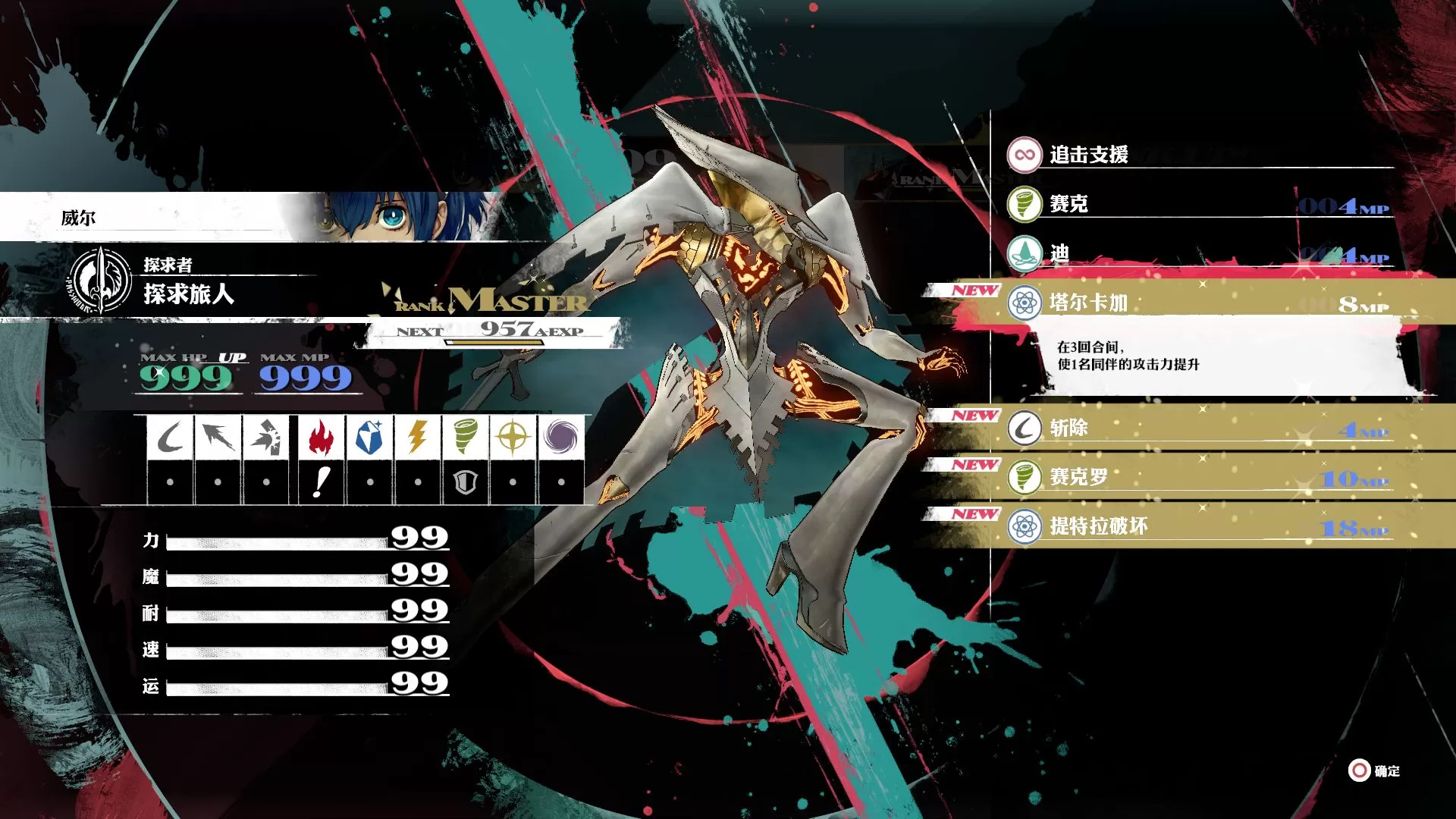Click the strike impact affinity icon

(x=265, y=438)
